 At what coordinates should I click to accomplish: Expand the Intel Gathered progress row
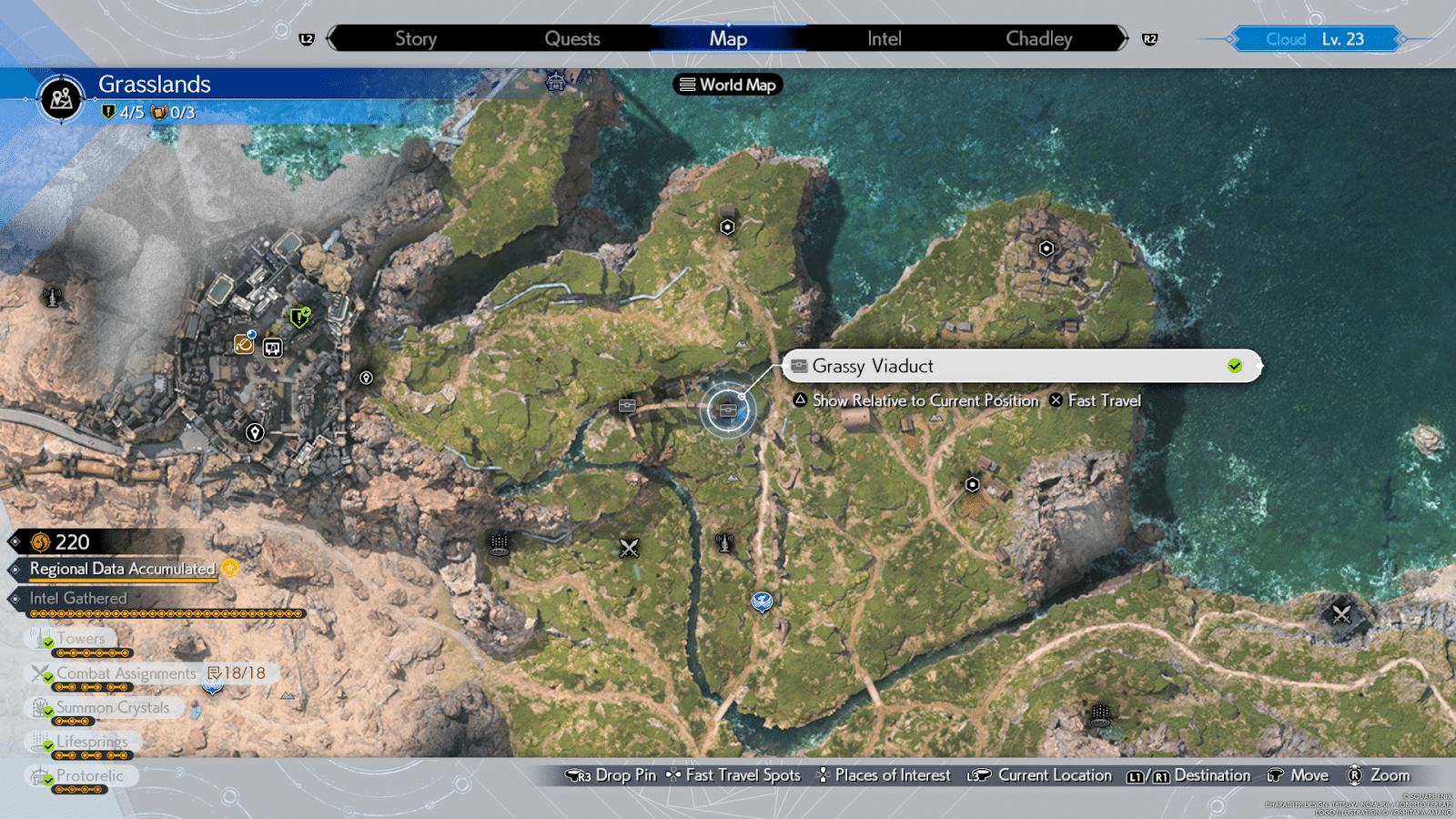click(77, 598)
